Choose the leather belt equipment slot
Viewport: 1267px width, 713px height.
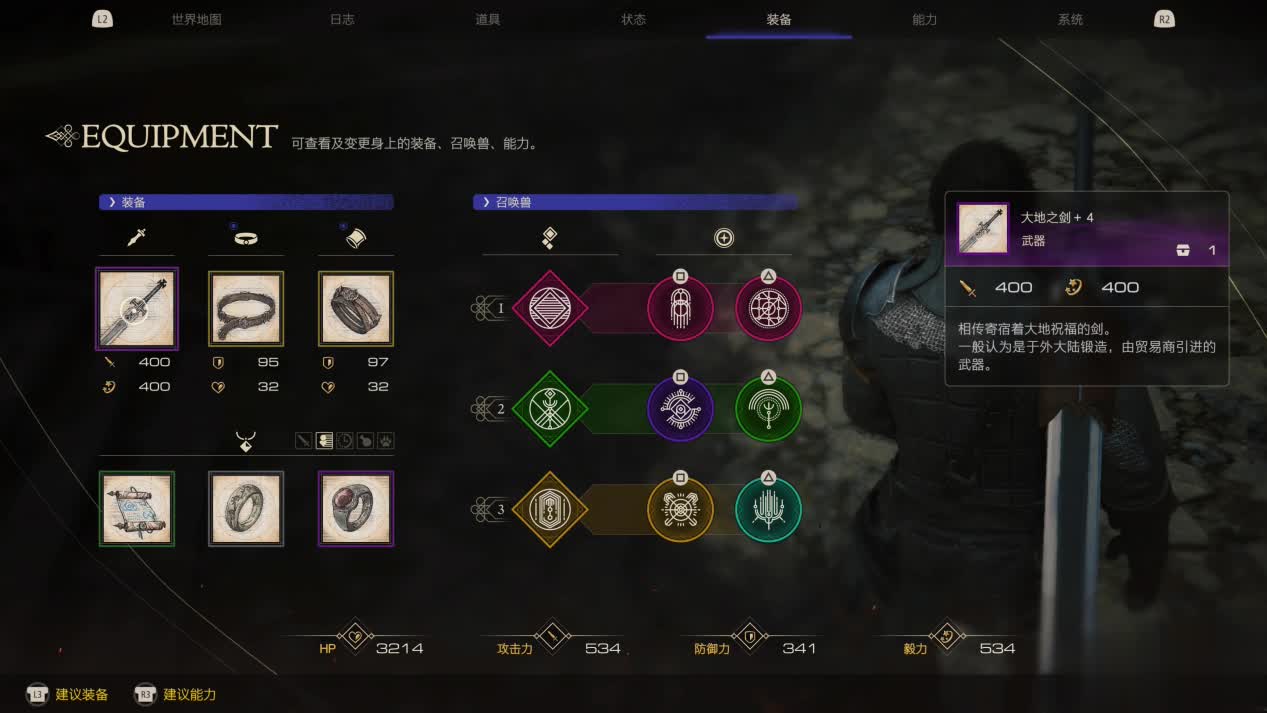click(x=246, y=309)
